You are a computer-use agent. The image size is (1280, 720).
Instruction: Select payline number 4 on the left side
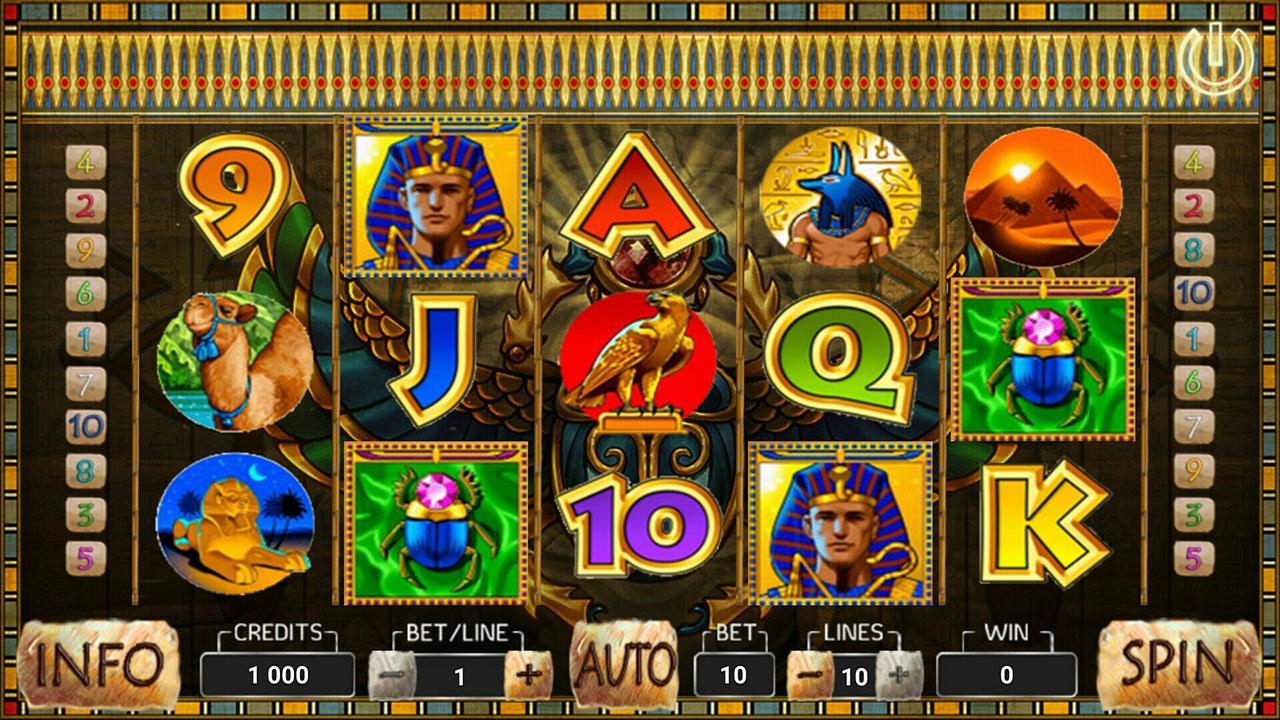tap(88, 160)
